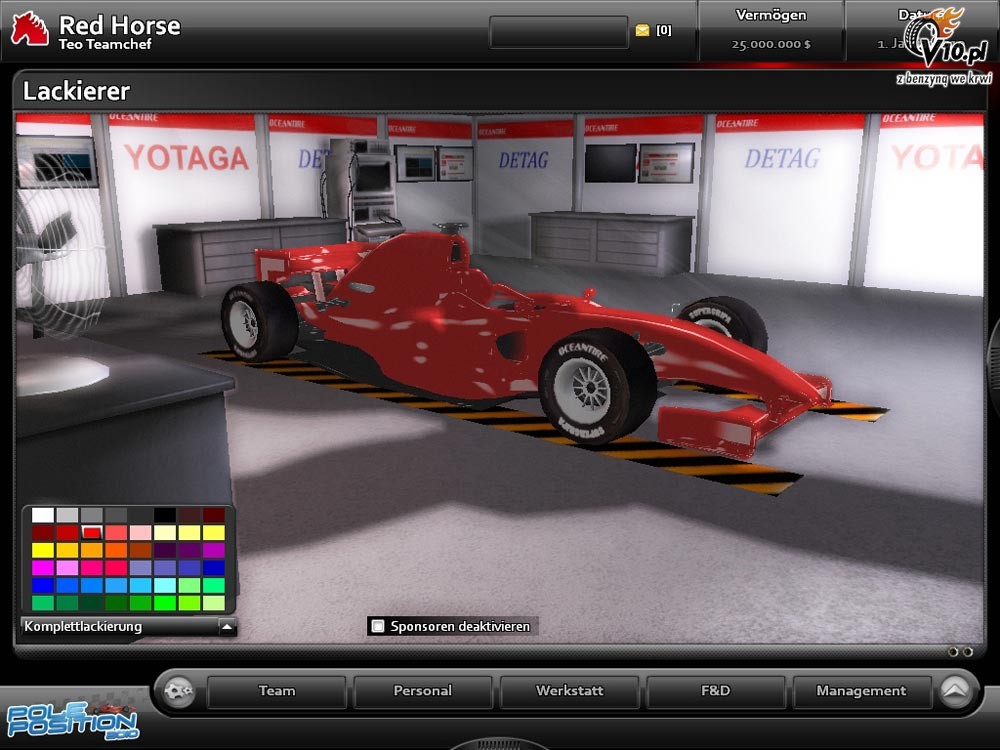Choose the brown paint swatch
The height and width of the screenshot is (750, 1000).
(140, 550)
